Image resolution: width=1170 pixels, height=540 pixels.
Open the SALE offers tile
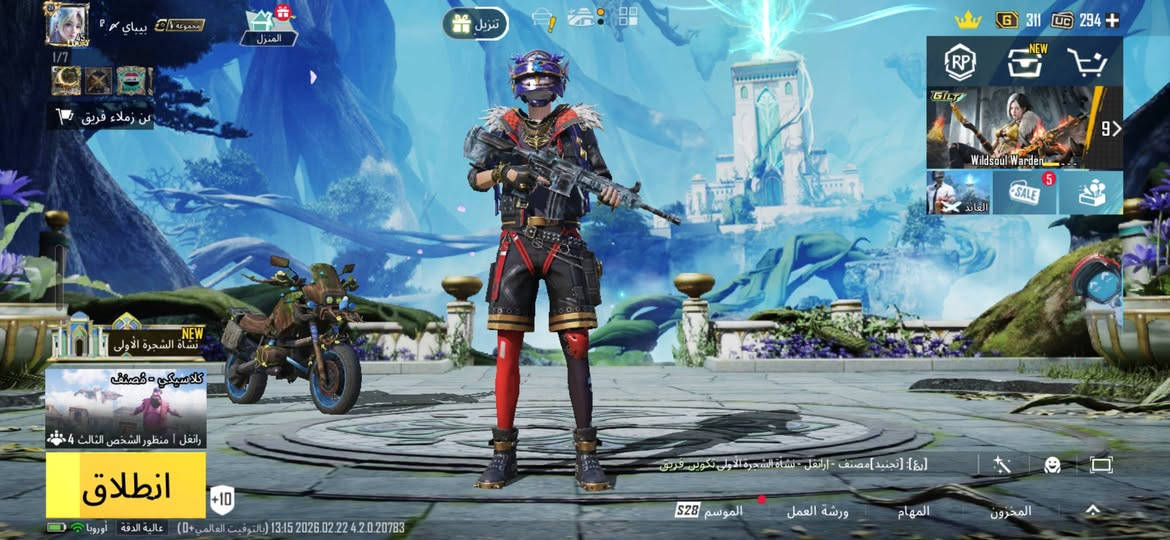[x=1024, y=192]
